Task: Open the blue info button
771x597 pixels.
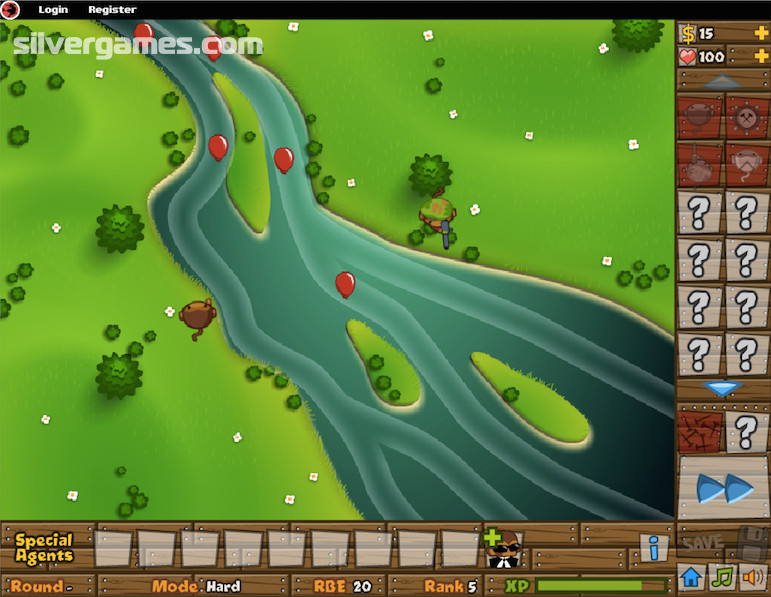Action: pos(654,547)
